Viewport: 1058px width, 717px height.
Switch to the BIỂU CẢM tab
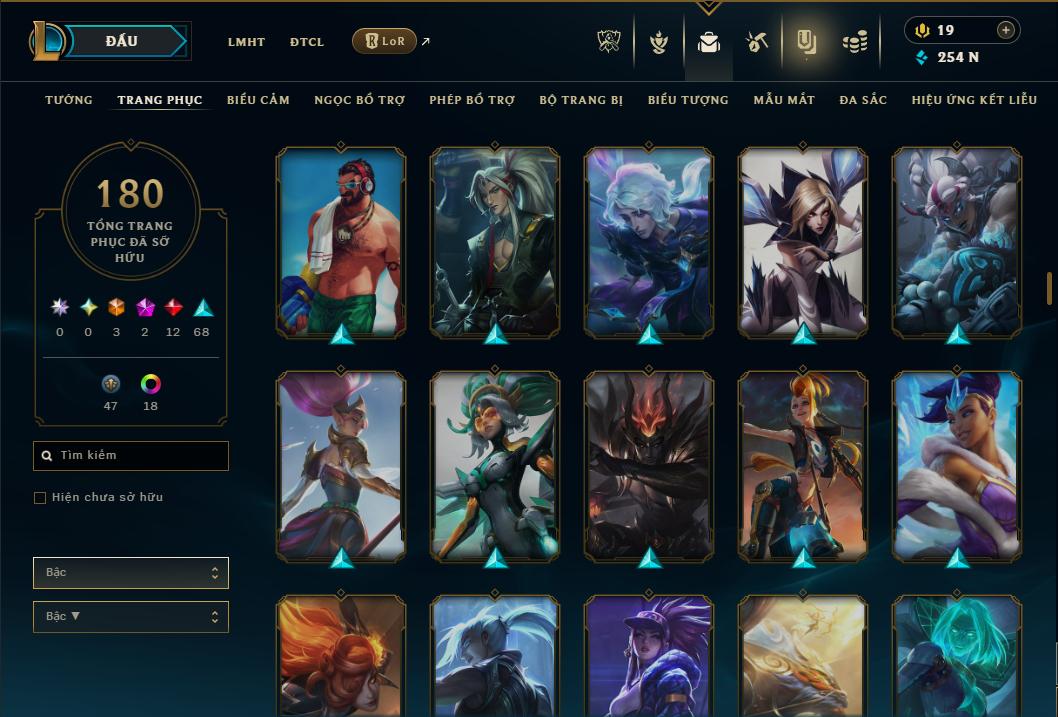point(258,100)
